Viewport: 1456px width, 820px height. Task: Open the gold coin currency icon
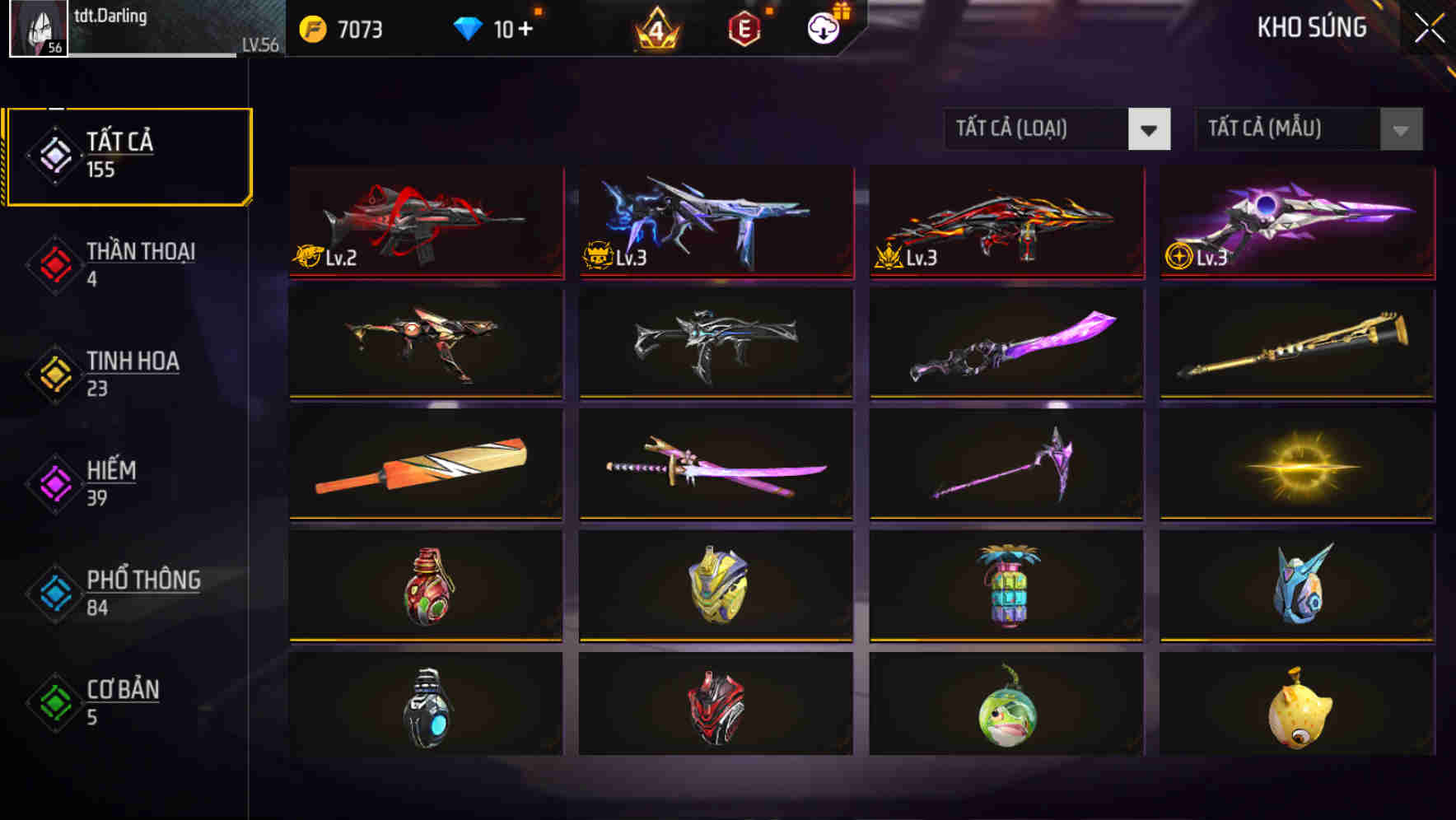coord(311,27)
